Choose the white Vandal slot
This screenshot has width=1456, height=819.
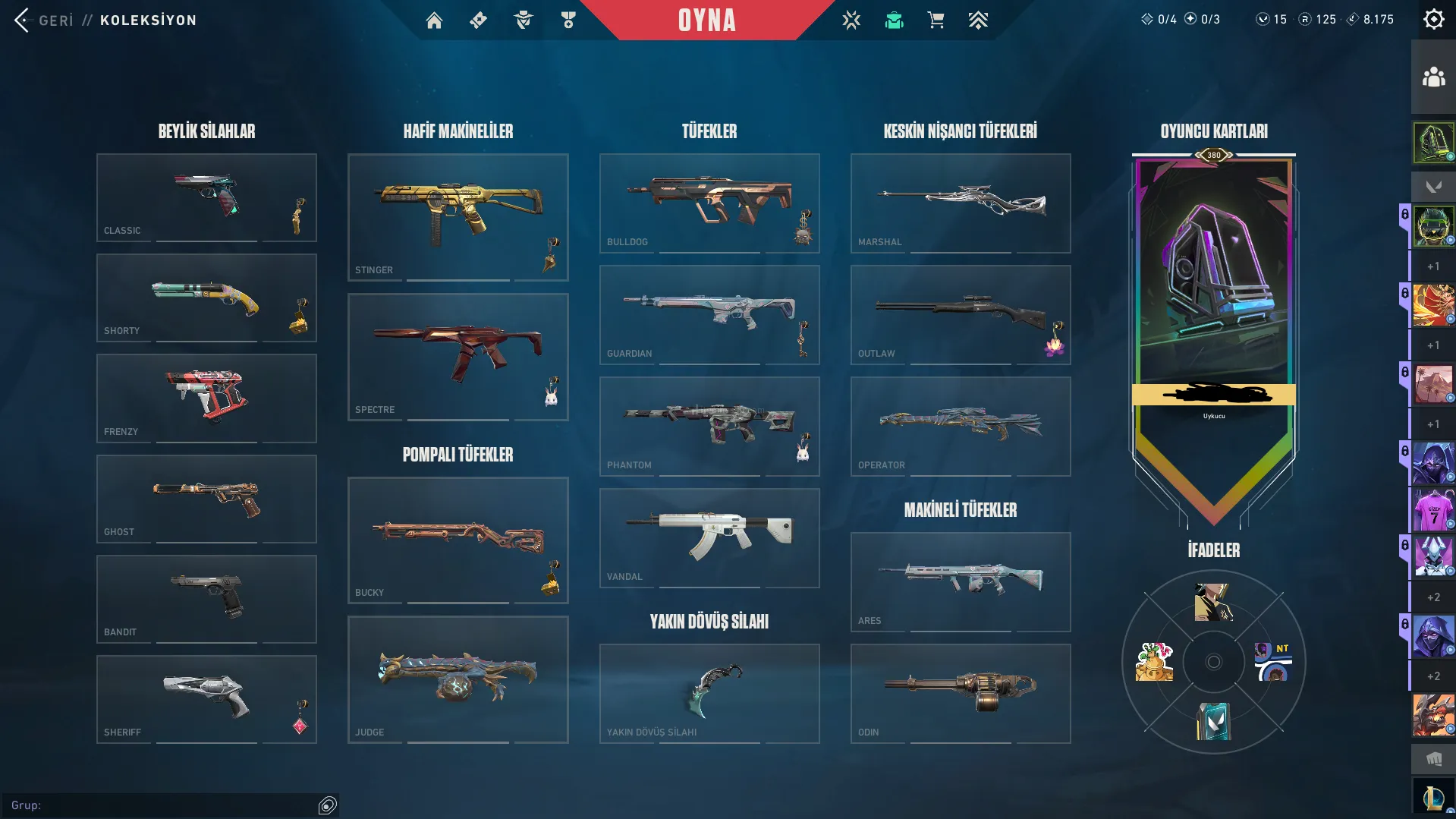709,537
